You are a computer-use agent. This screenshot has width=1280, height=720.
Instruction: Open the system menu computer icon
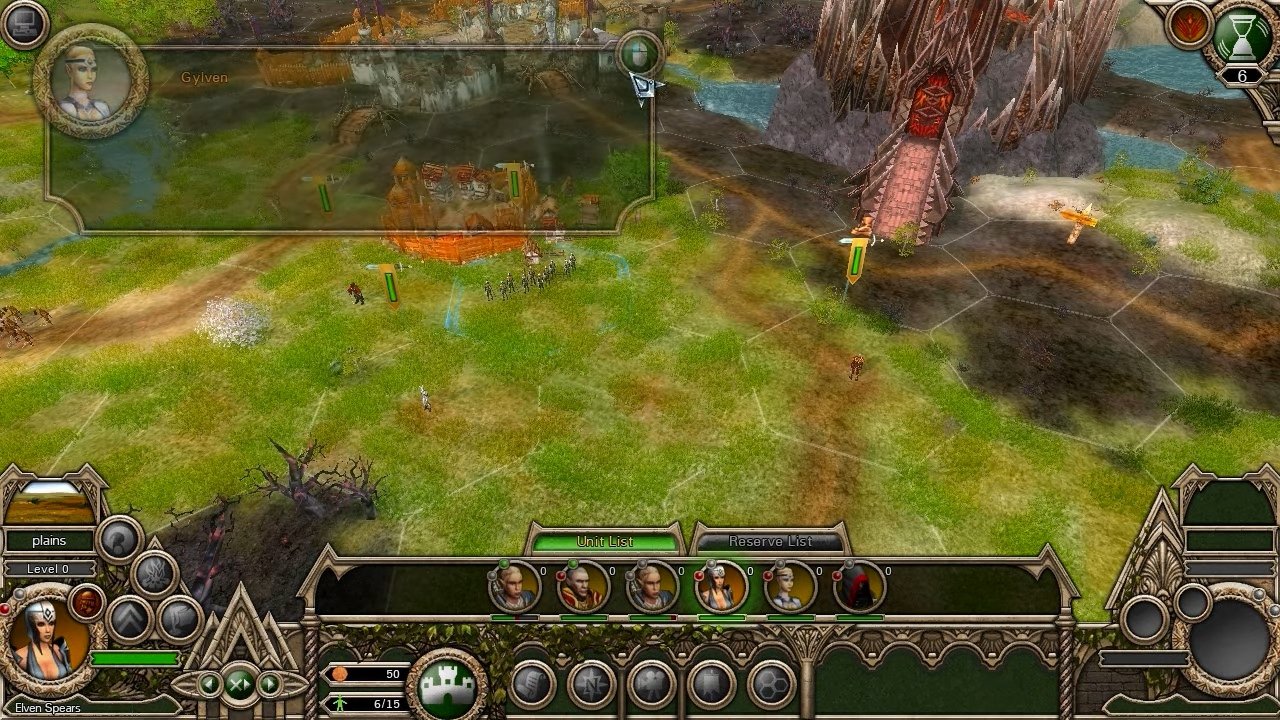25,25
